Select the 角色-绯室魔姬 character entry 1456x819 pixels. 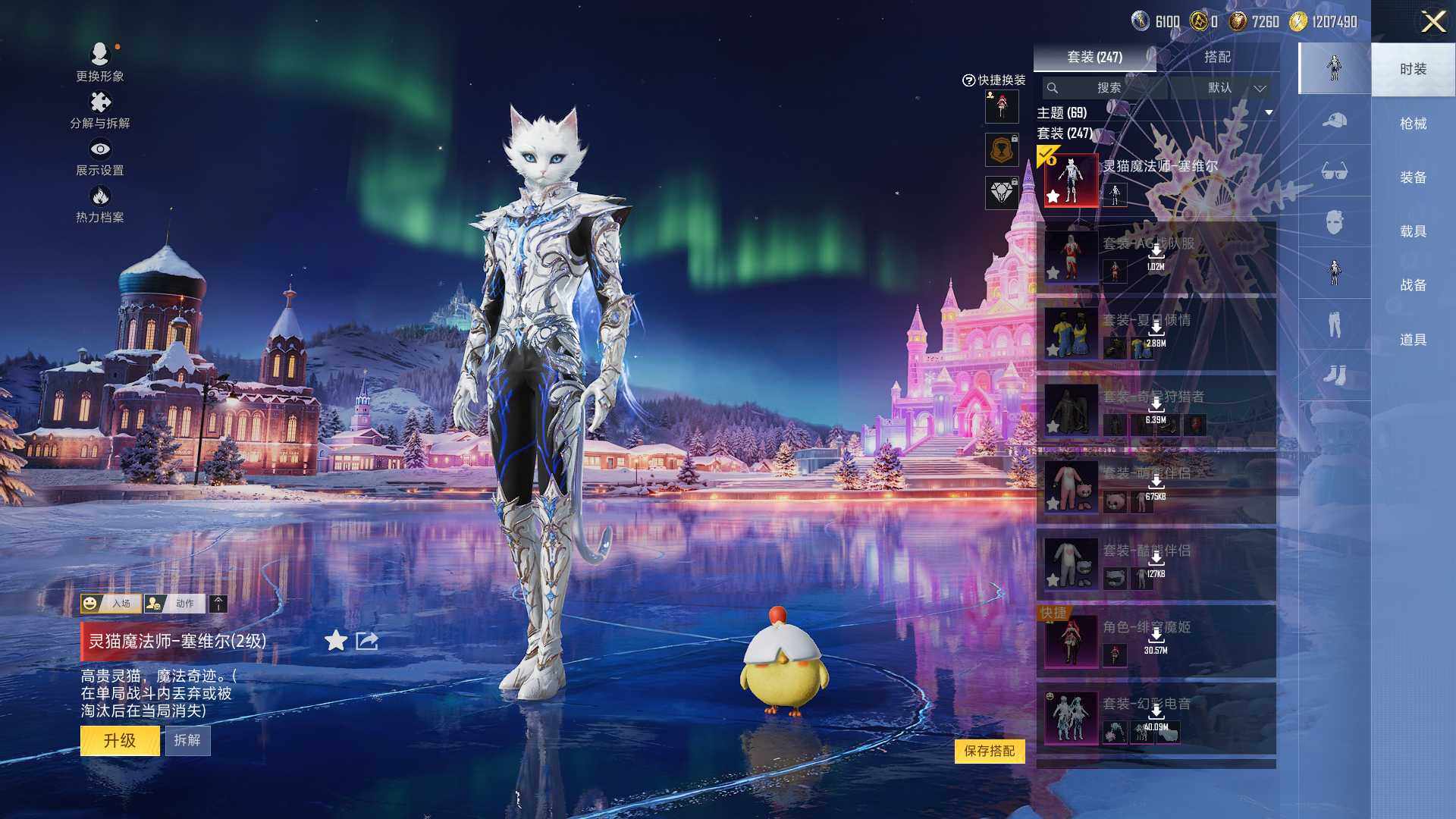coord(1155,641)
